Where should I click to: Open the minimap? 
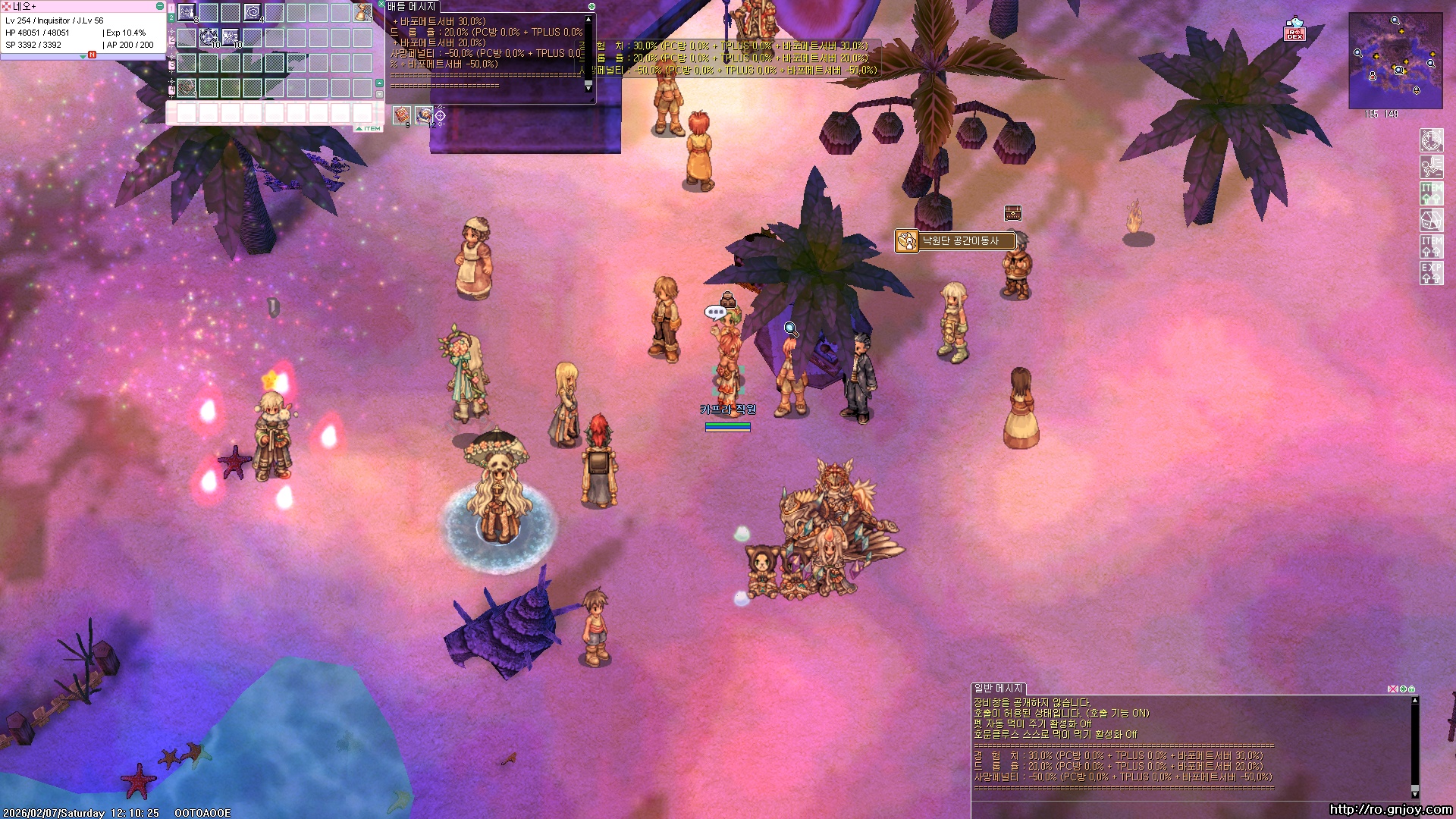(1395, 61)
